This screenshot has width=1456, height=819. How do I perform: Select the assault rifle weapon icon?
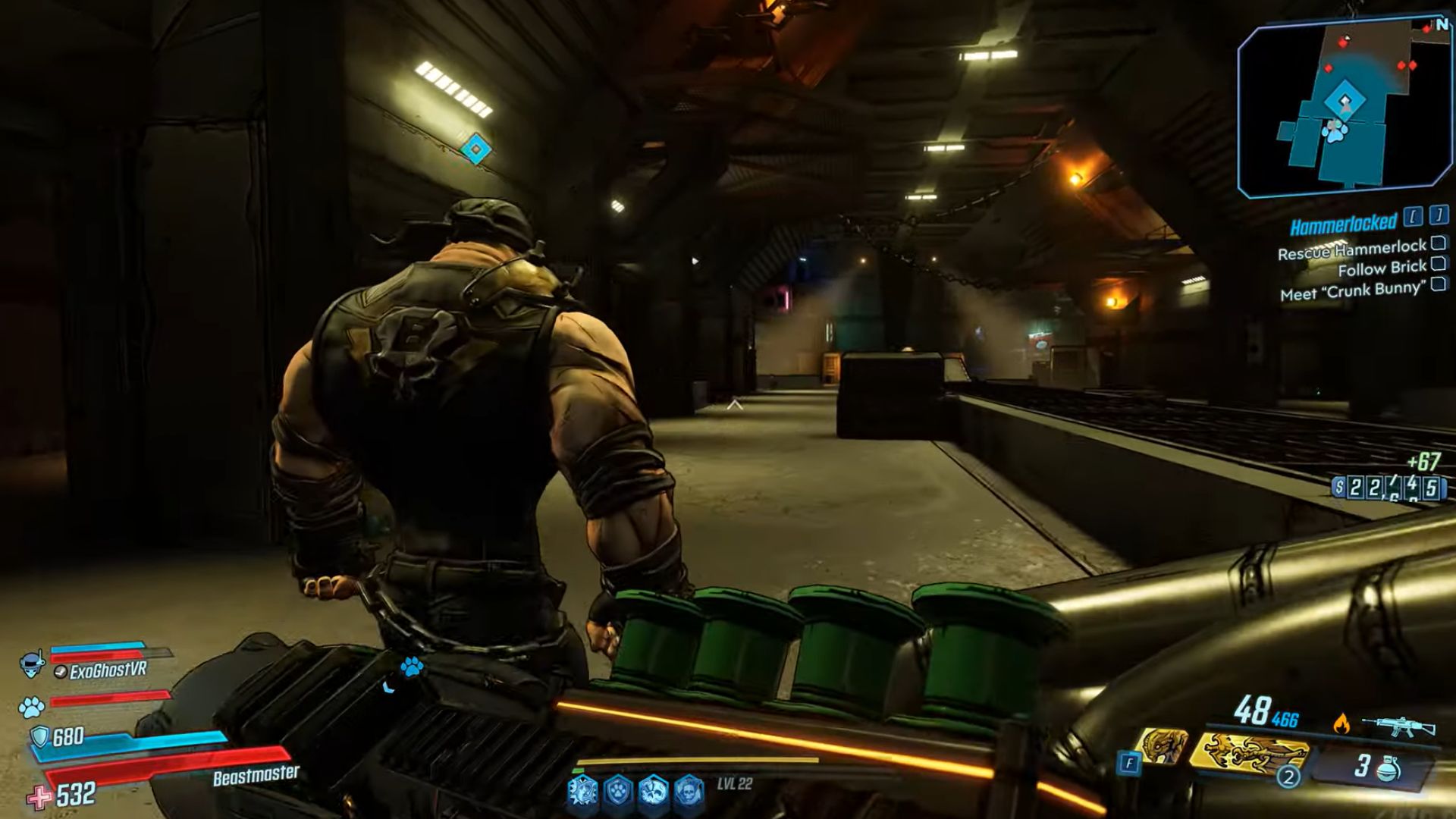click(x=1398, y=724)
